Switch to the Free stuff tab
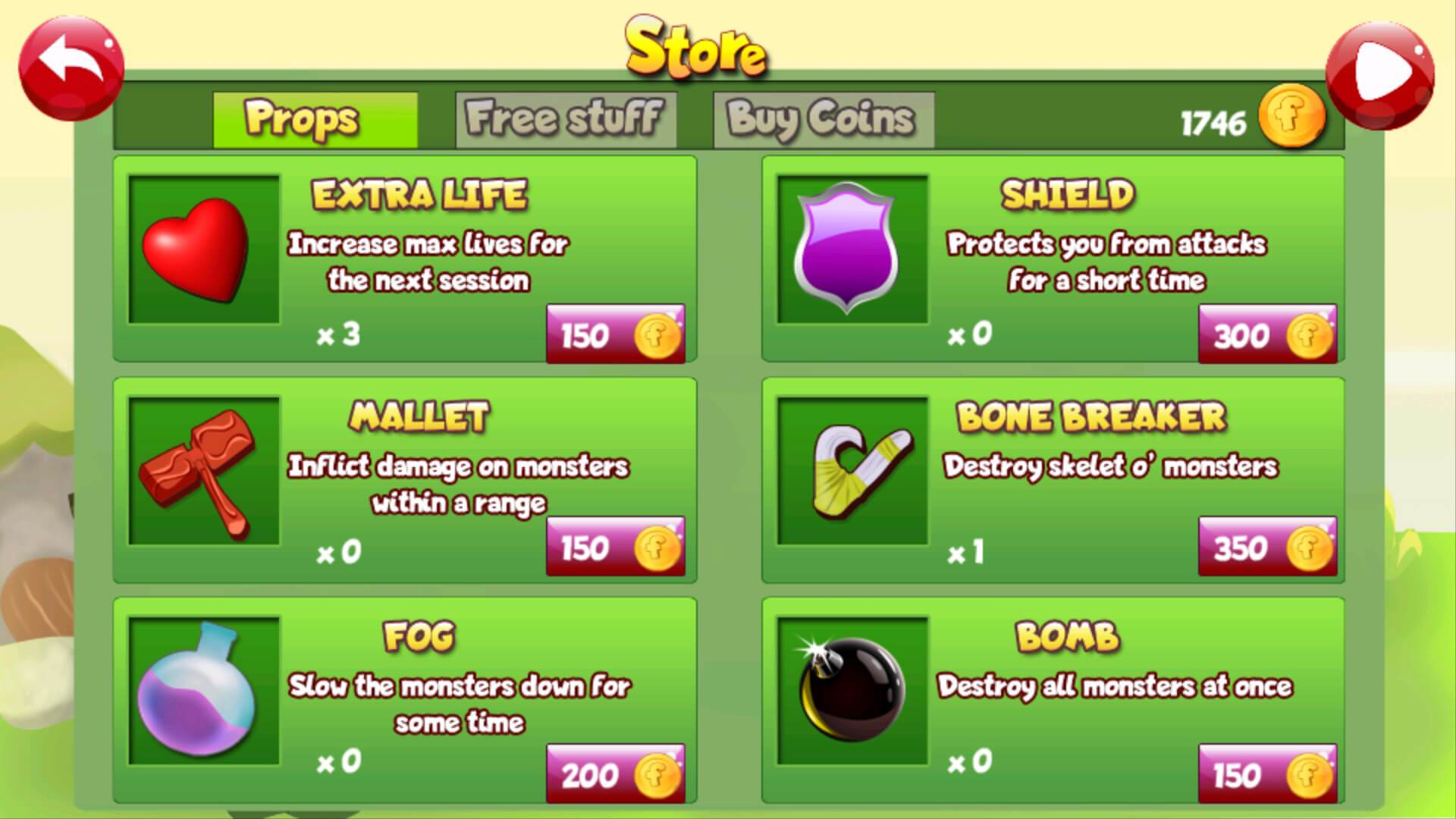Viewport: 1456px width, 819px height. (565, 118)
